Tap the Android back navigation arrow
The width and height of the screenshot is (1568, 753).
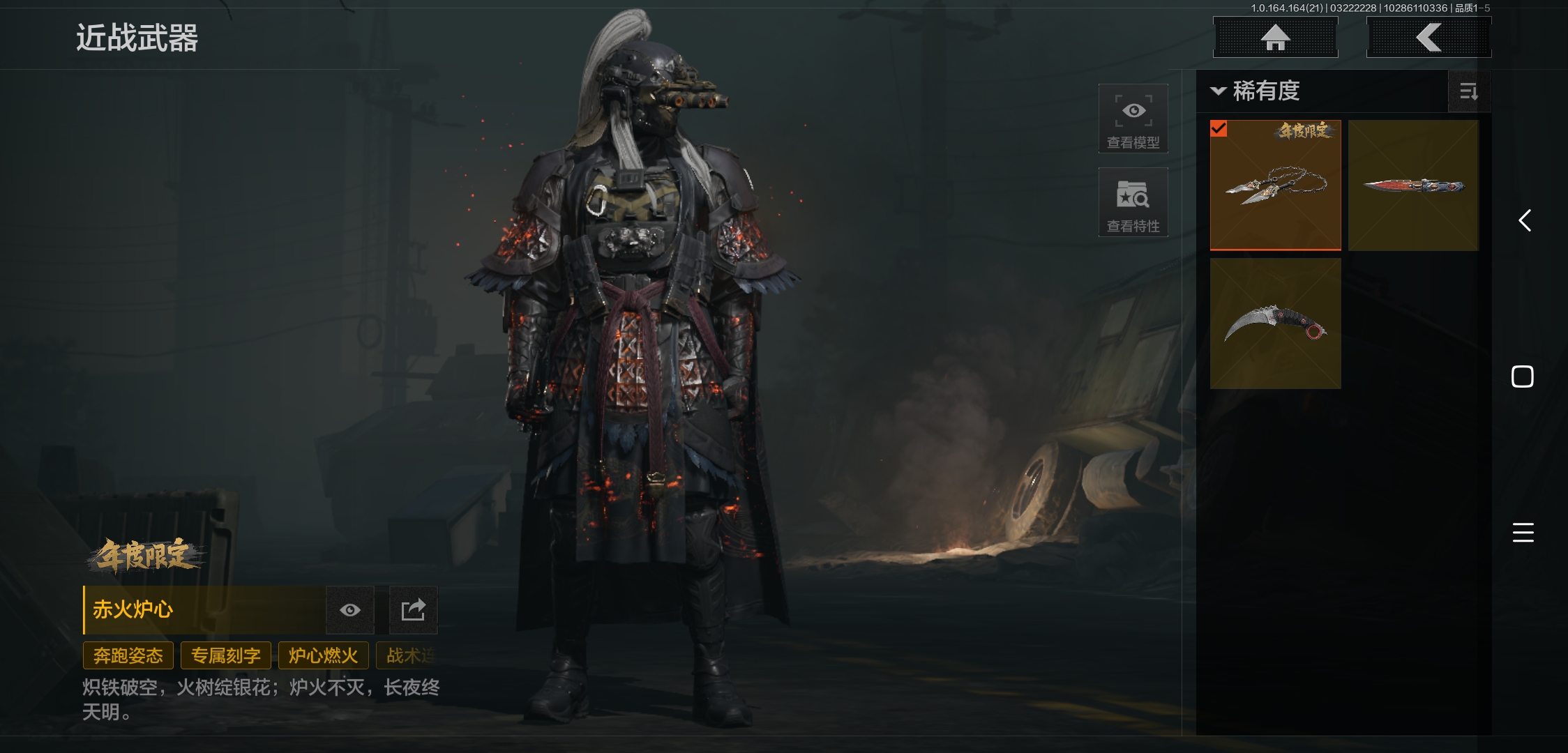(1524, 221)
